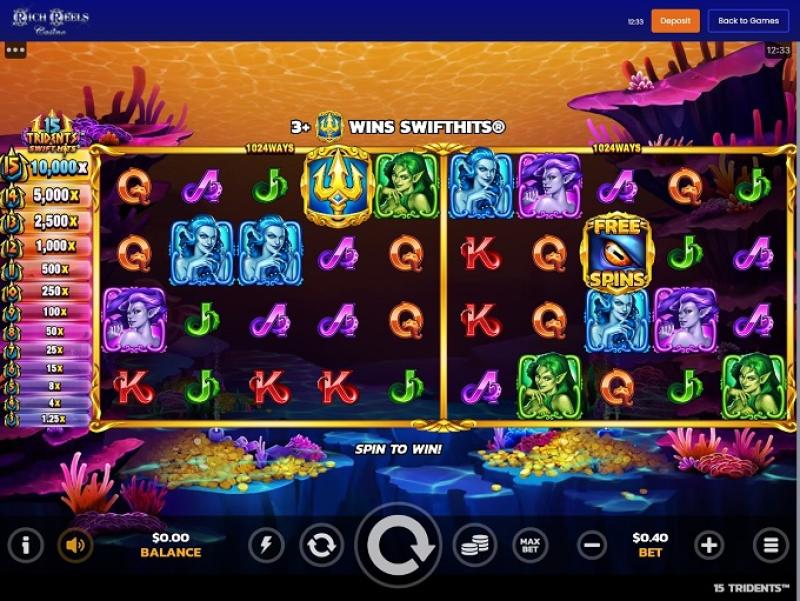Decrease the bet with the minus button
The width and height of the screenshot is (800, 601).
[x=592, y=545]
